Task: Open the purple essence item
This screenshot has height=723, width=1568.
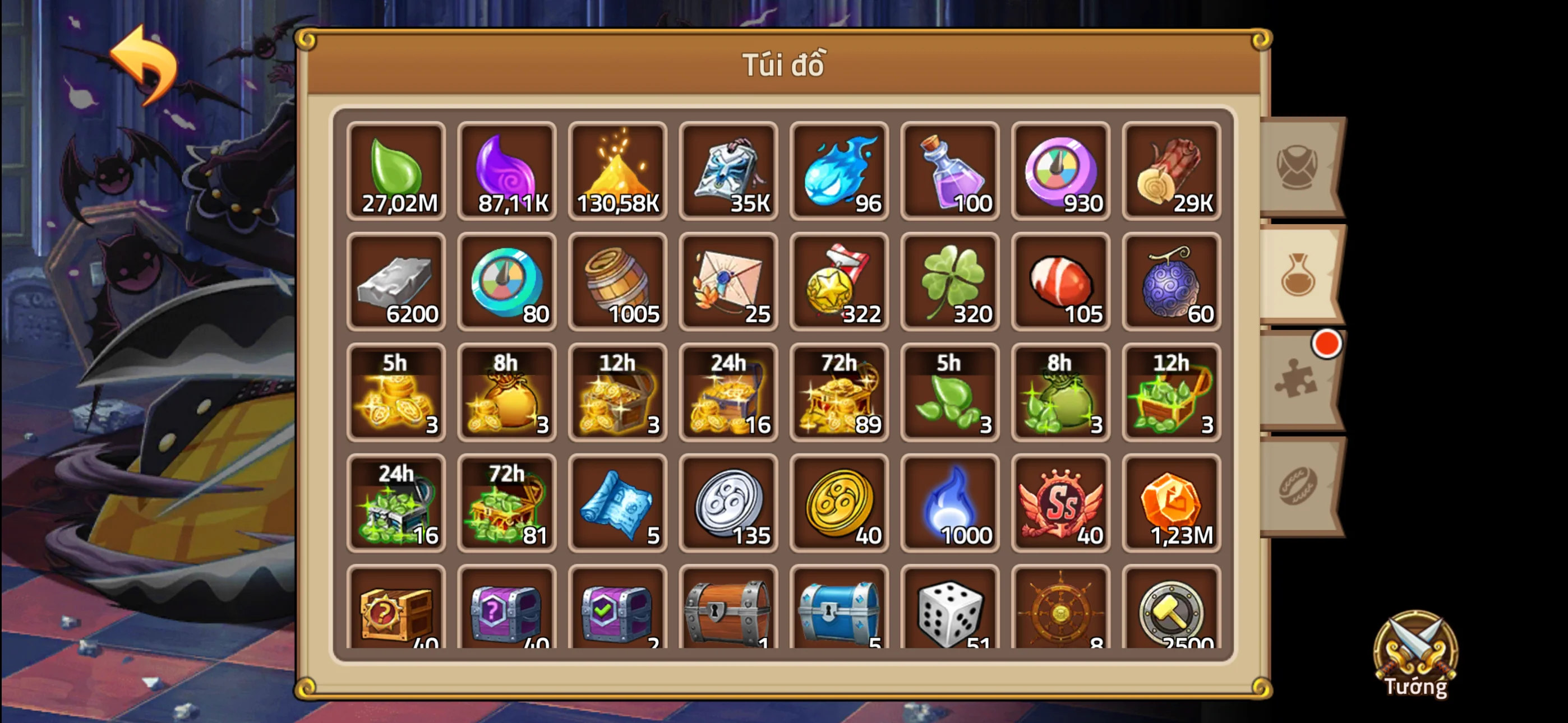Action: pyautogui.click(x=507, y=172)
